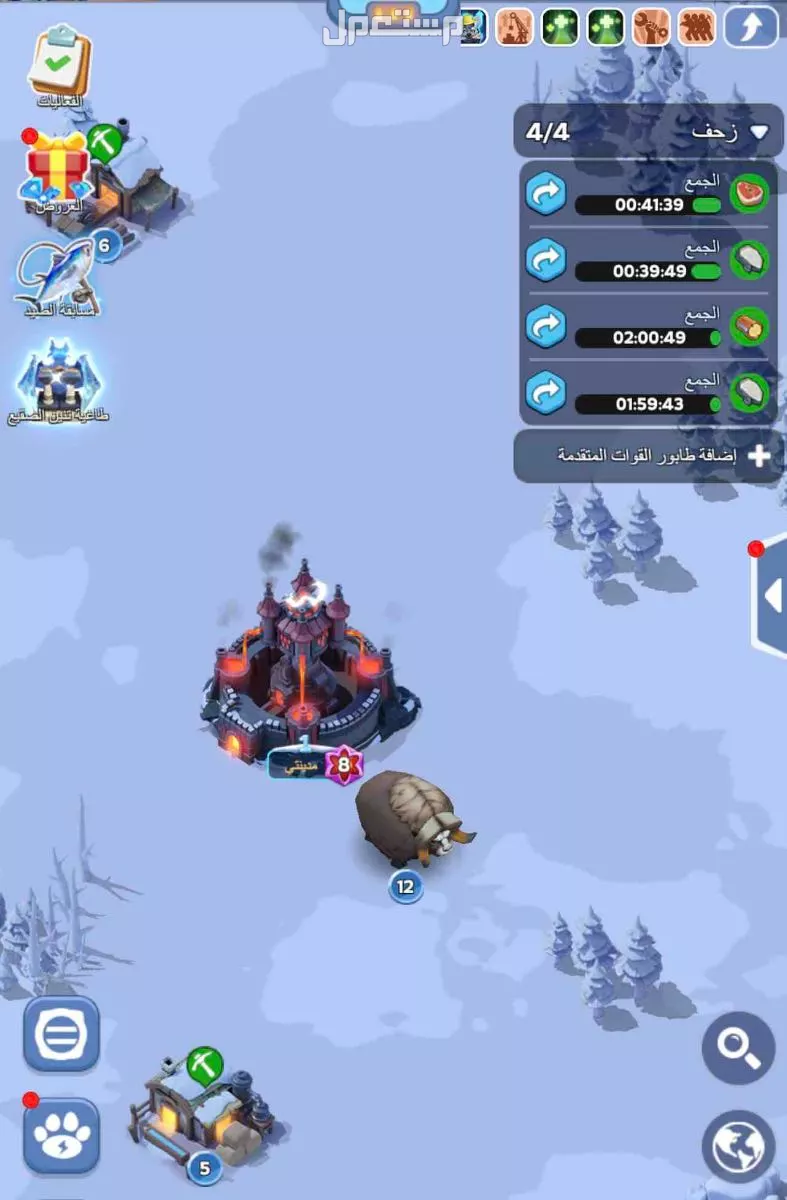Select the wood log march icon
The height and width of the screenshot is (1200, 787).
pos(748,326)
